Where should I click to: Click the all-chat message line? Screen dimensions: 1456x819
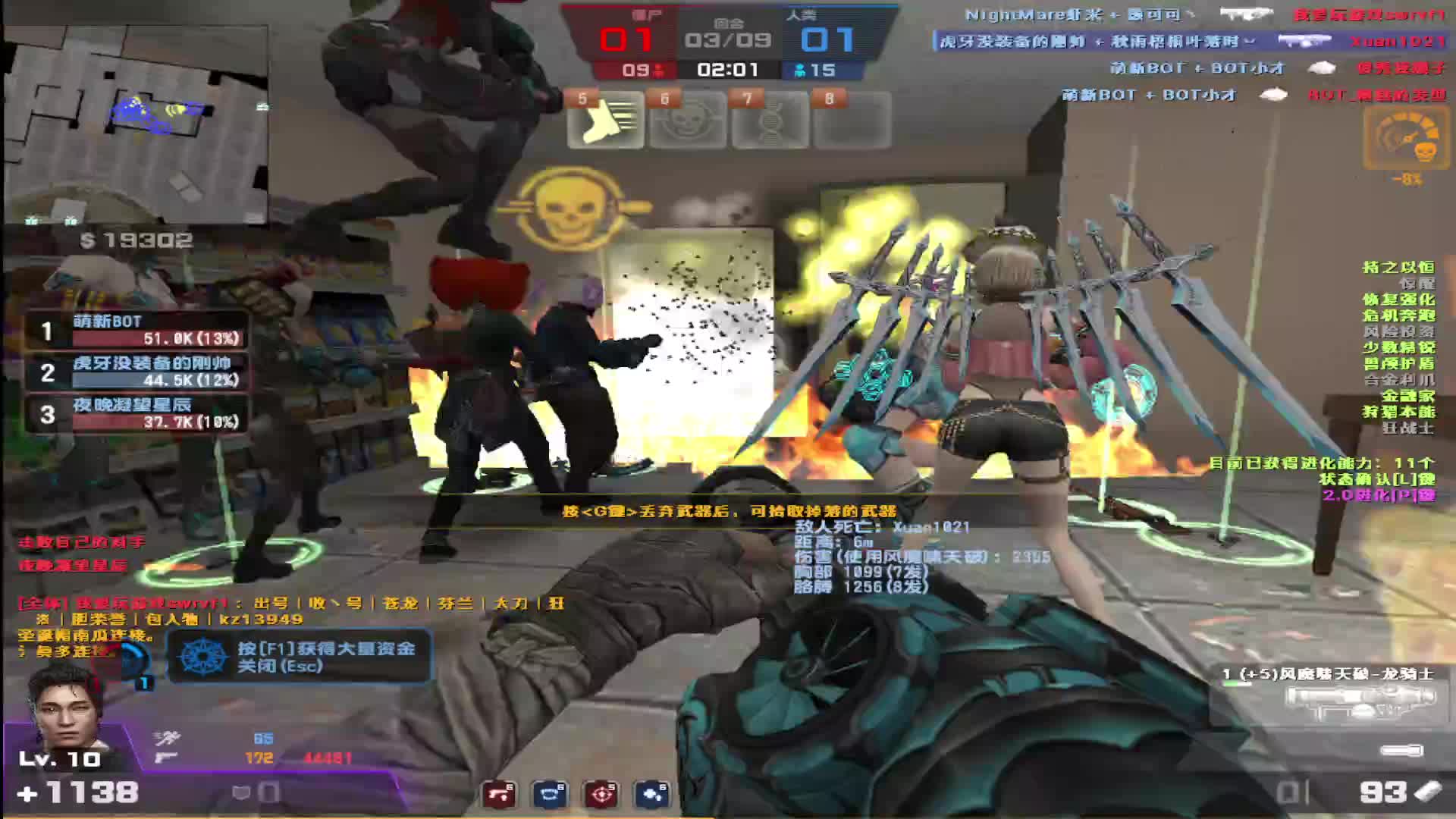(x=288, y=604)
